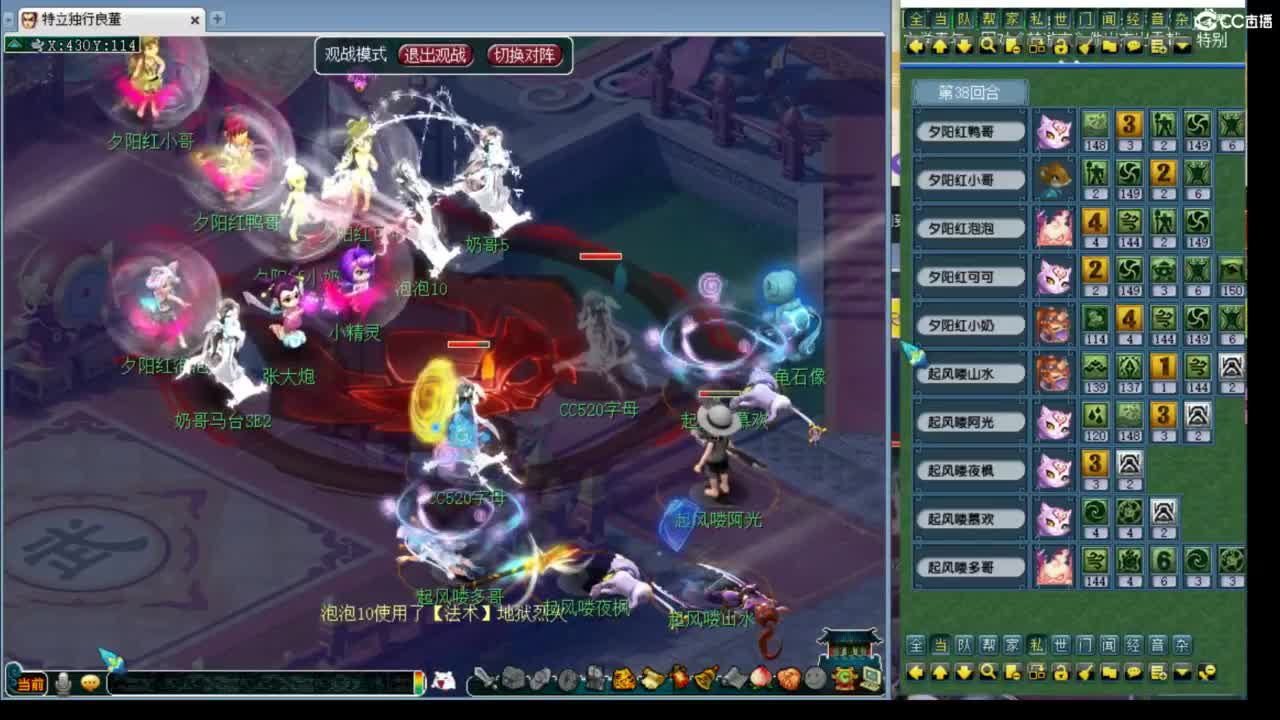This screenshot has width=1280, height=720.
Task: Switch to the 当前 chat tab at bottom-left
Action: [31, 684]
